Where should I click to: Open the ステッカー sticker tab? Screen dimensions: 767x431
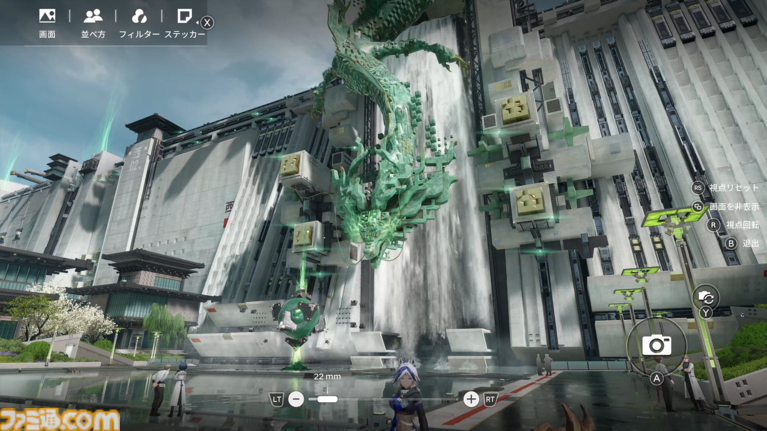(184, 22)
